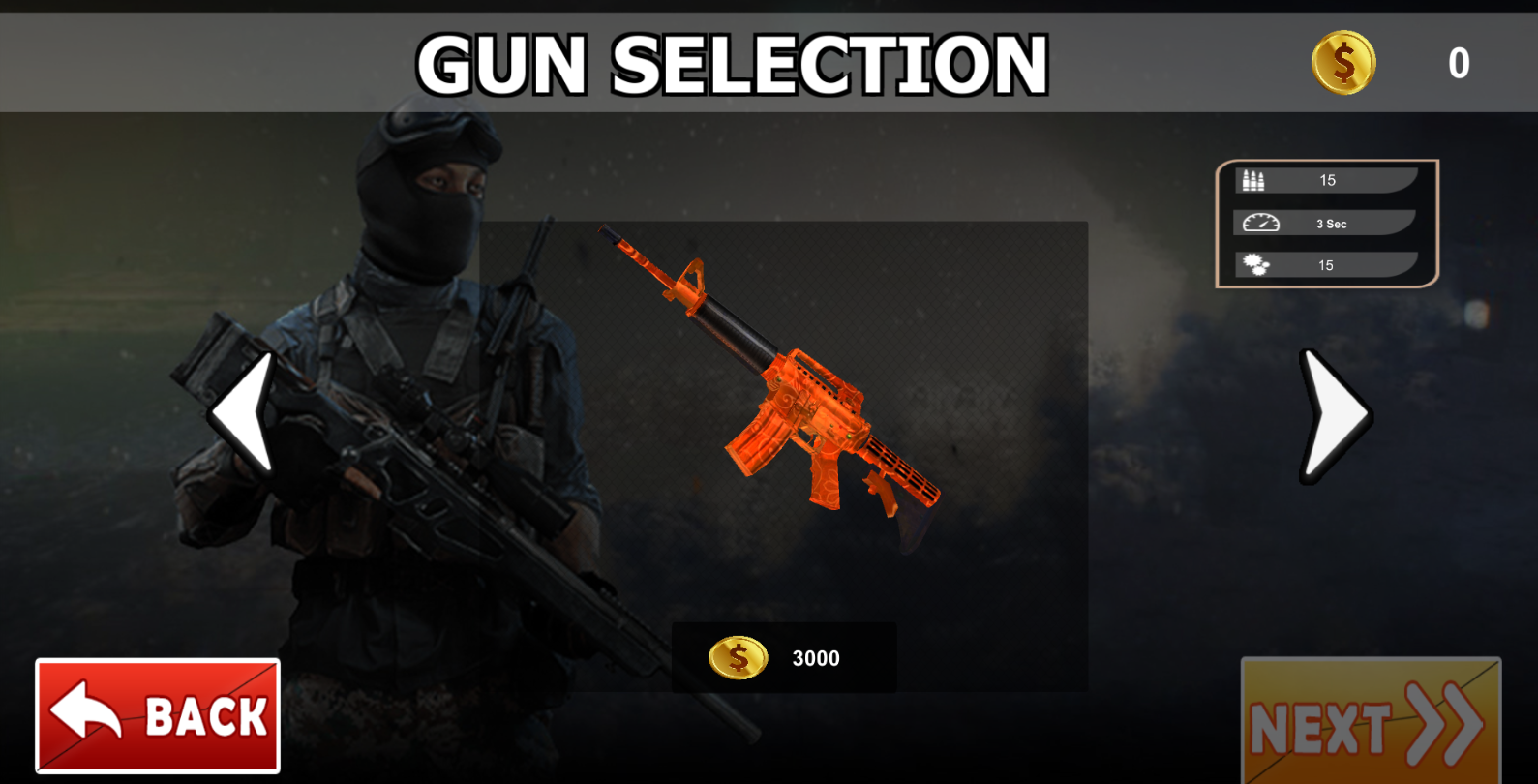Click the ammo count row showing 15
Viewport: 1538px width, 784px height.
pyautogui.click(x=1327, y=179)
